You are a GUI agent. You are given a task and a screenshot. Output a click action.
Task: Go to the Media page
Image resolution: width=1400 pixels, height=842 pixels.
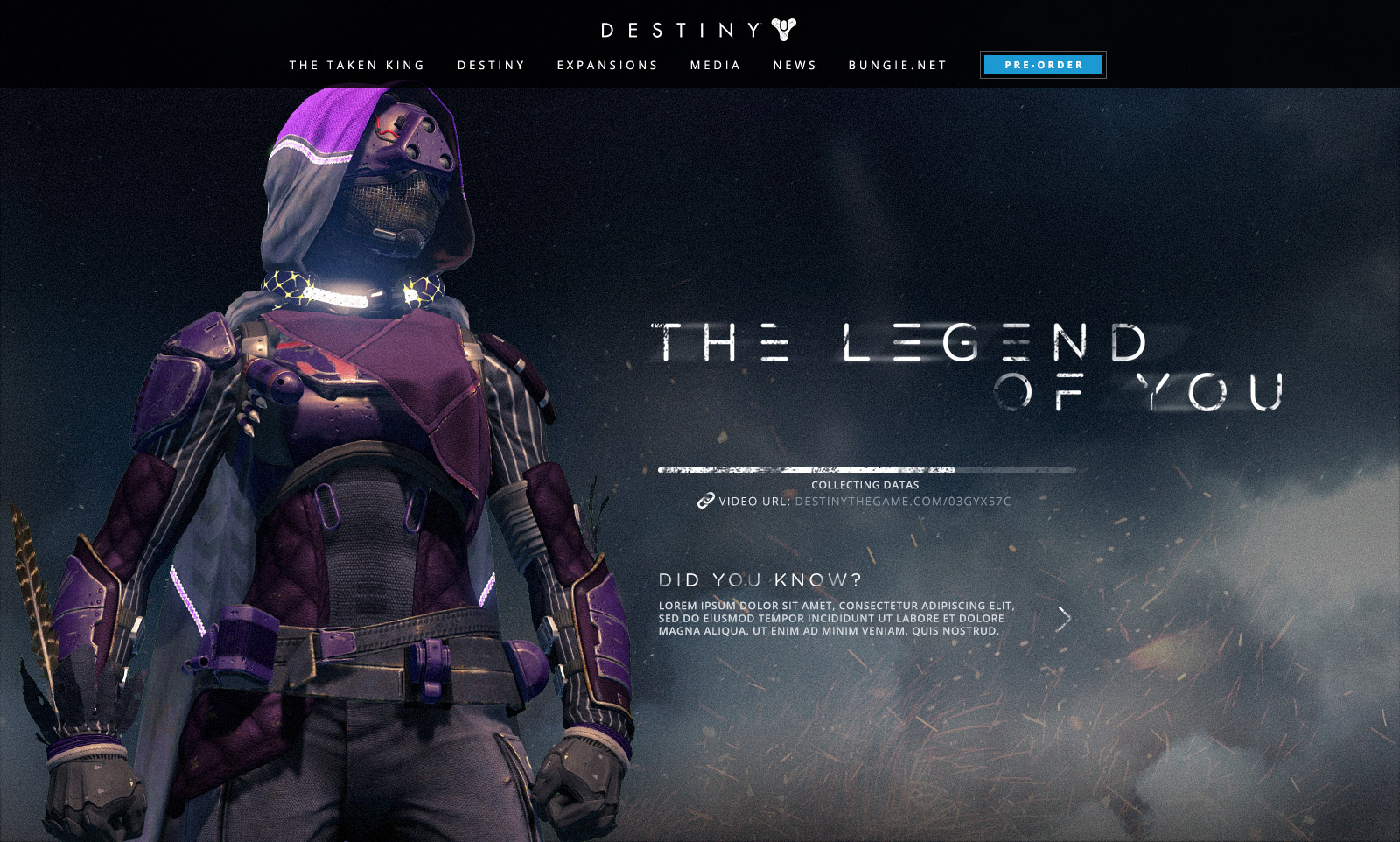(x=715, y=66)
